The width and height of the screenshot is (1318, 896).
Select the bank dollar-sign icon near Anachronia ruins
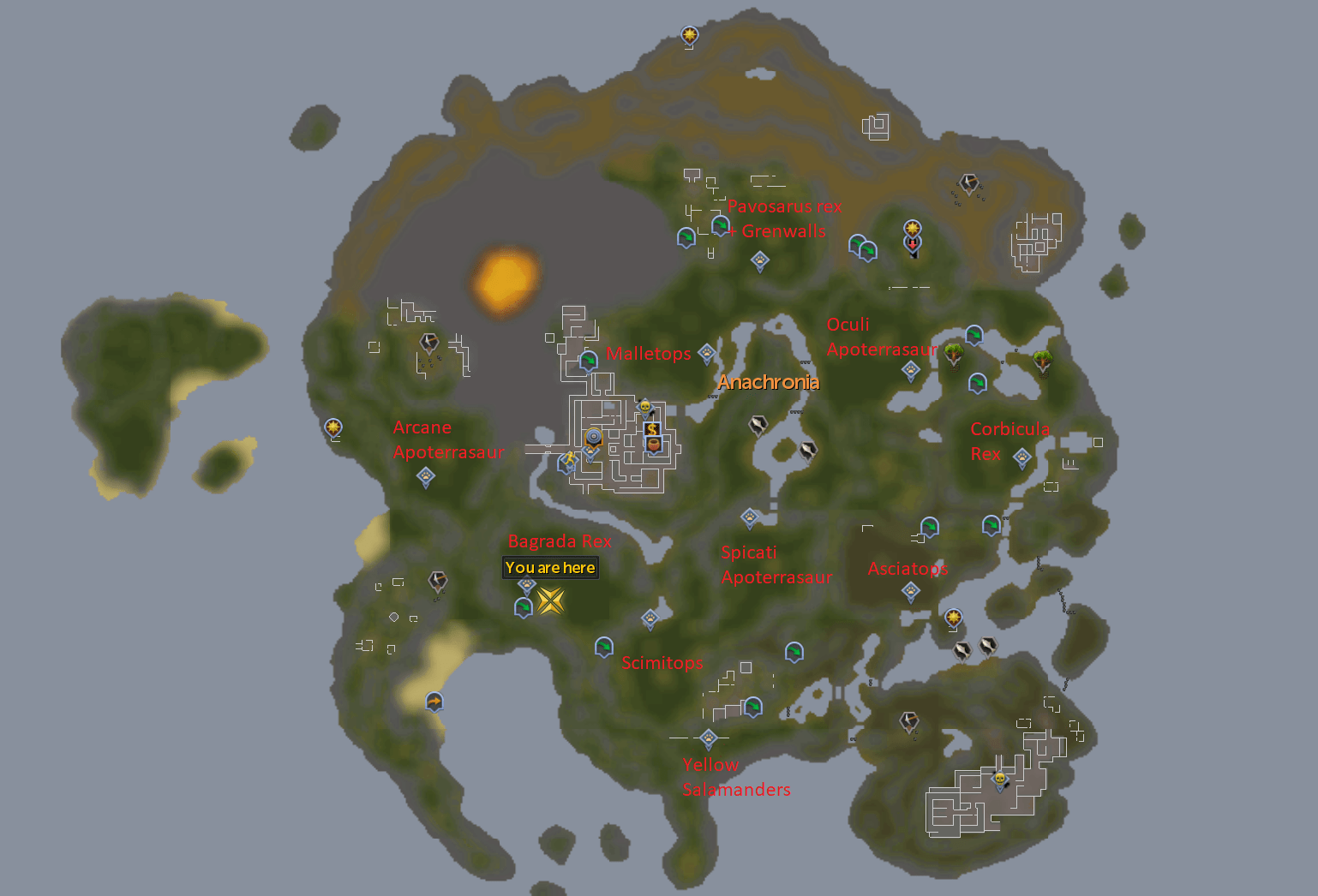652,429
